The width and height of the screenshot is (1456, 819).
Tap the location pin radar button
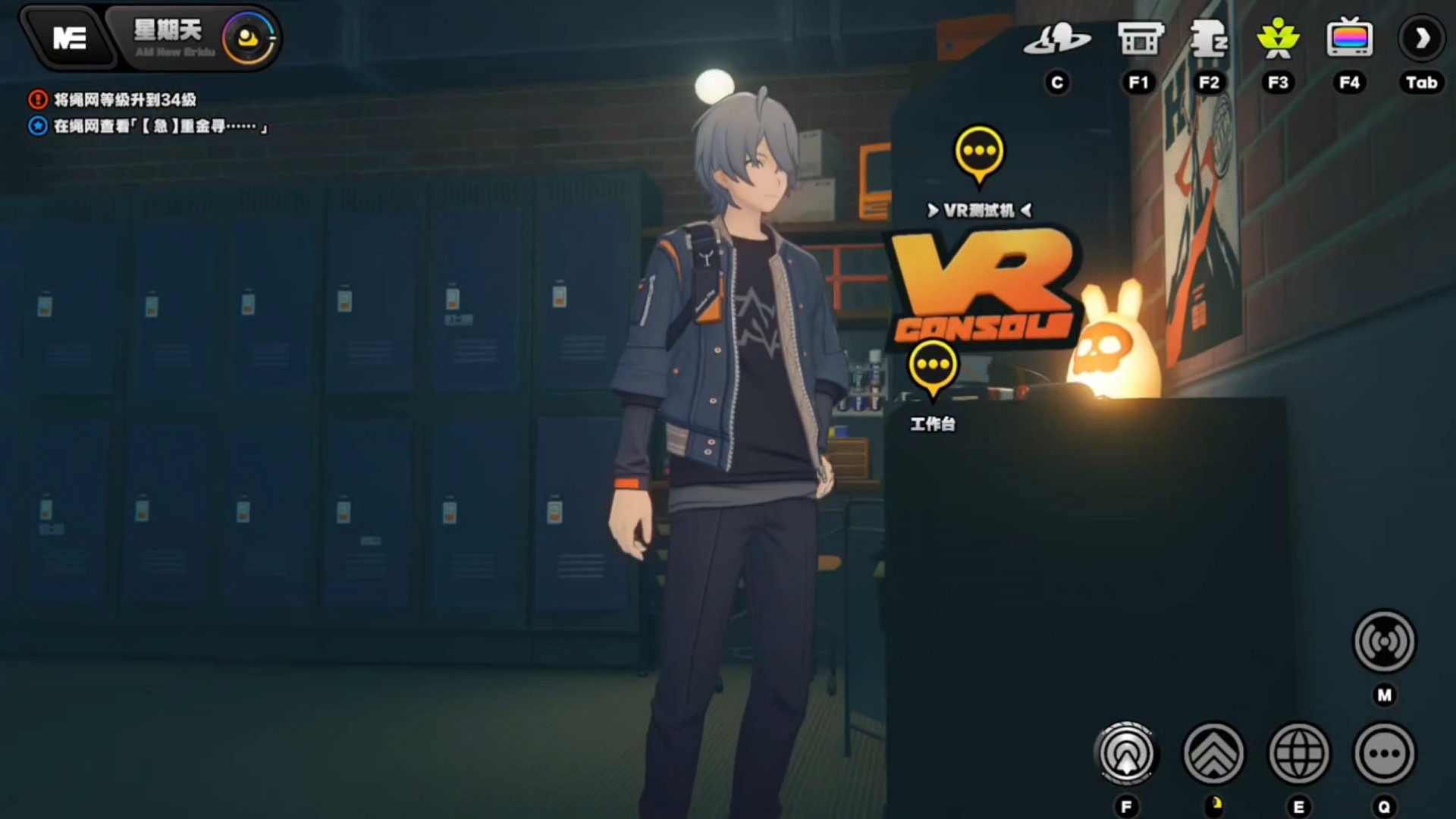pyautogui.click(x=1127, y=754)
